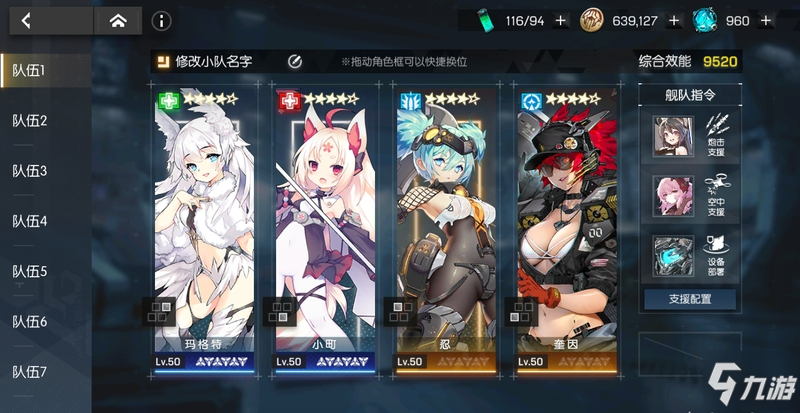Switch to 队伍6 tab

coord(30,321)
